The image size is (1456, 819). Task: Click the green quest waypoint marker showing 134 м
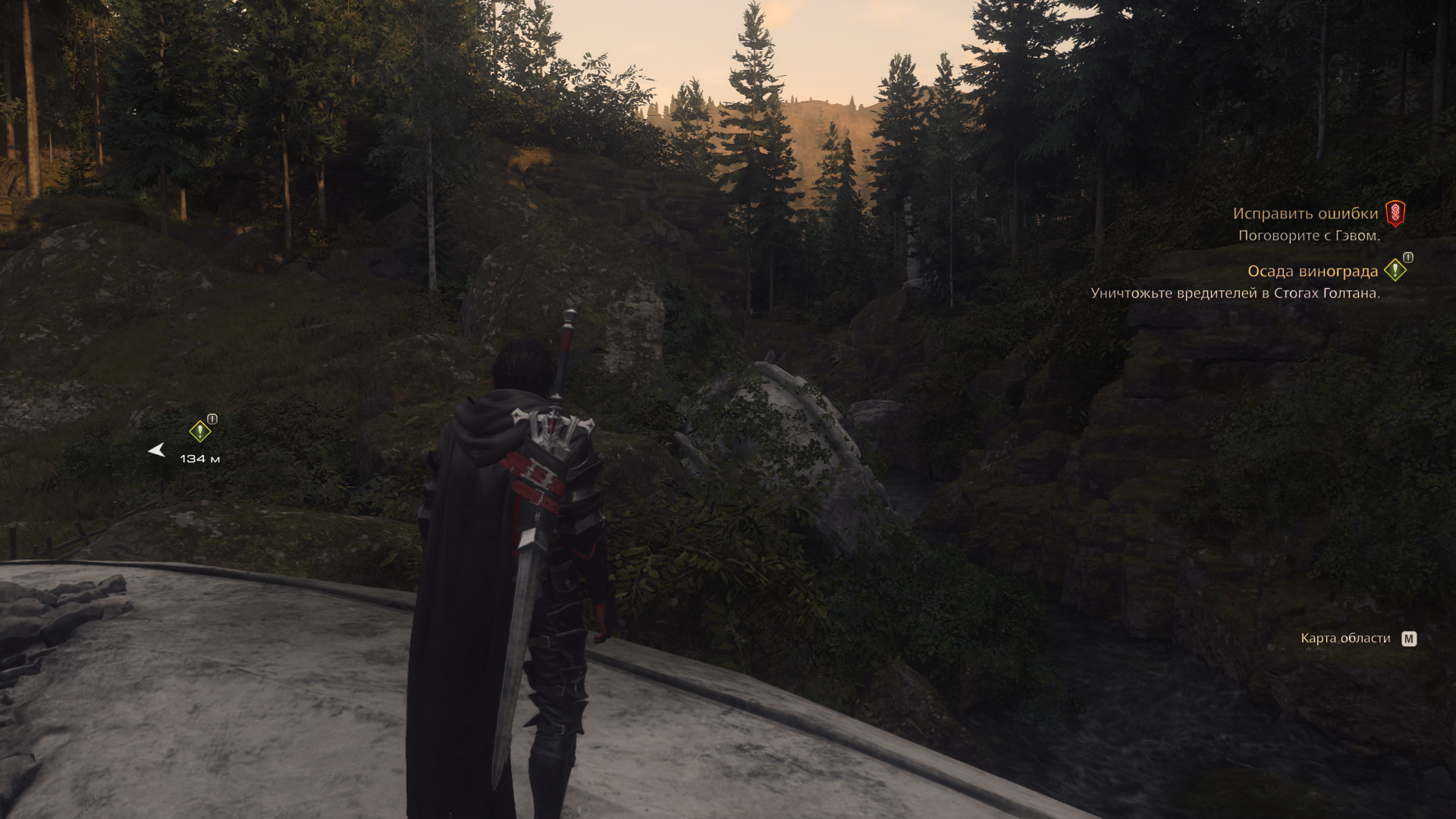[199, 431]
